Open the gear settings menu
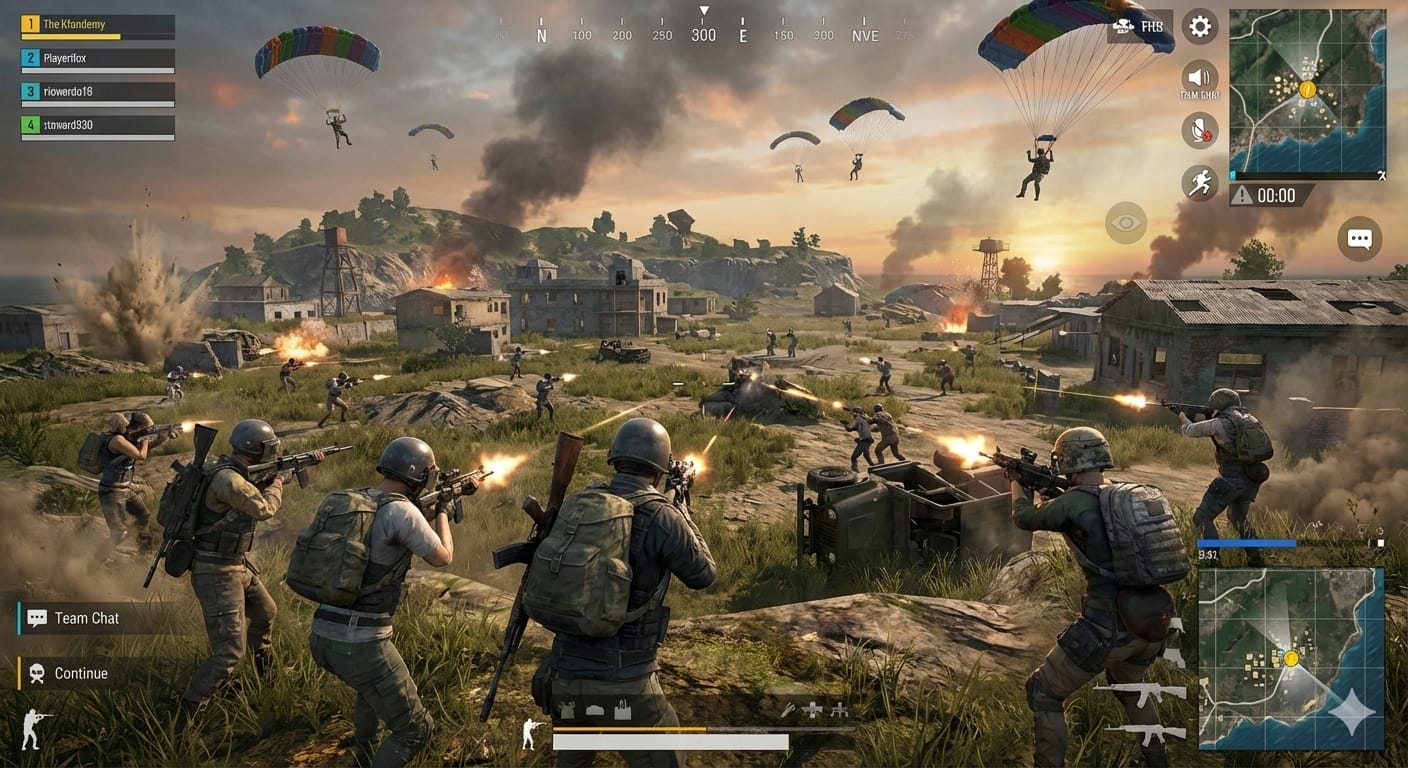The image size is (1408, 768). coord(1200,27)
